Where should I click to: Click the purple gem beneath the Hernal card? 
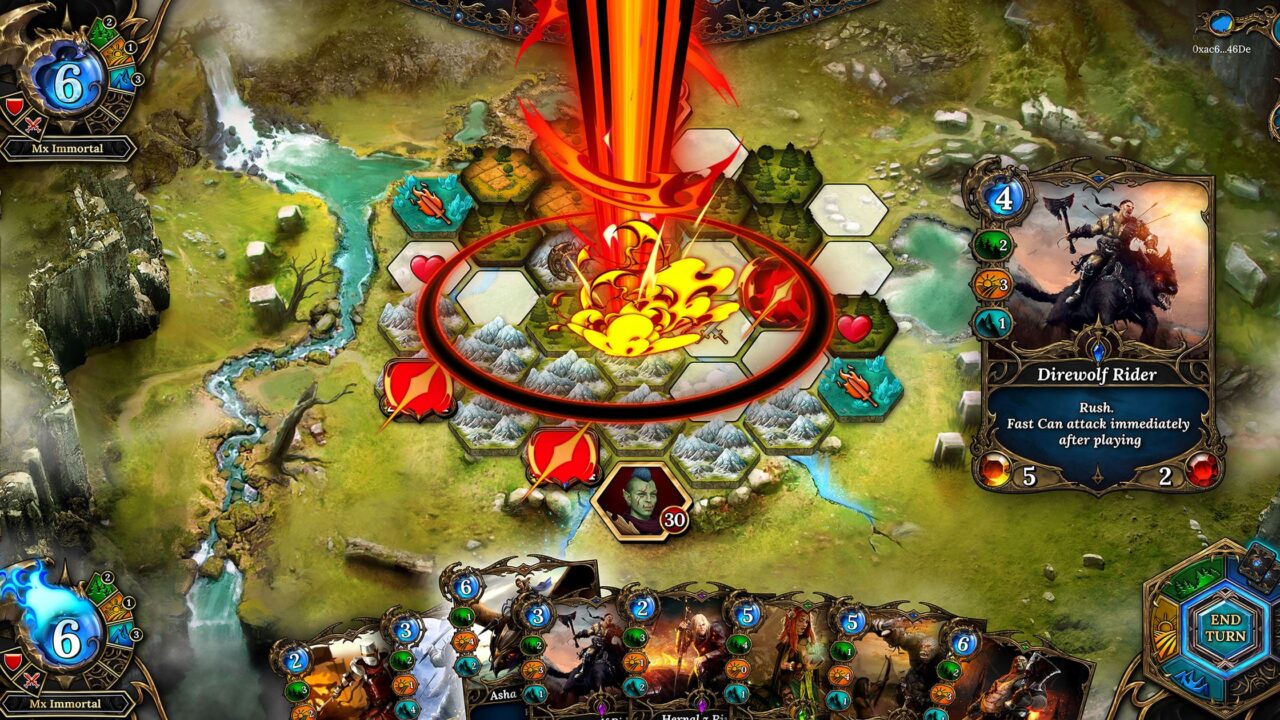click(702, 706)
